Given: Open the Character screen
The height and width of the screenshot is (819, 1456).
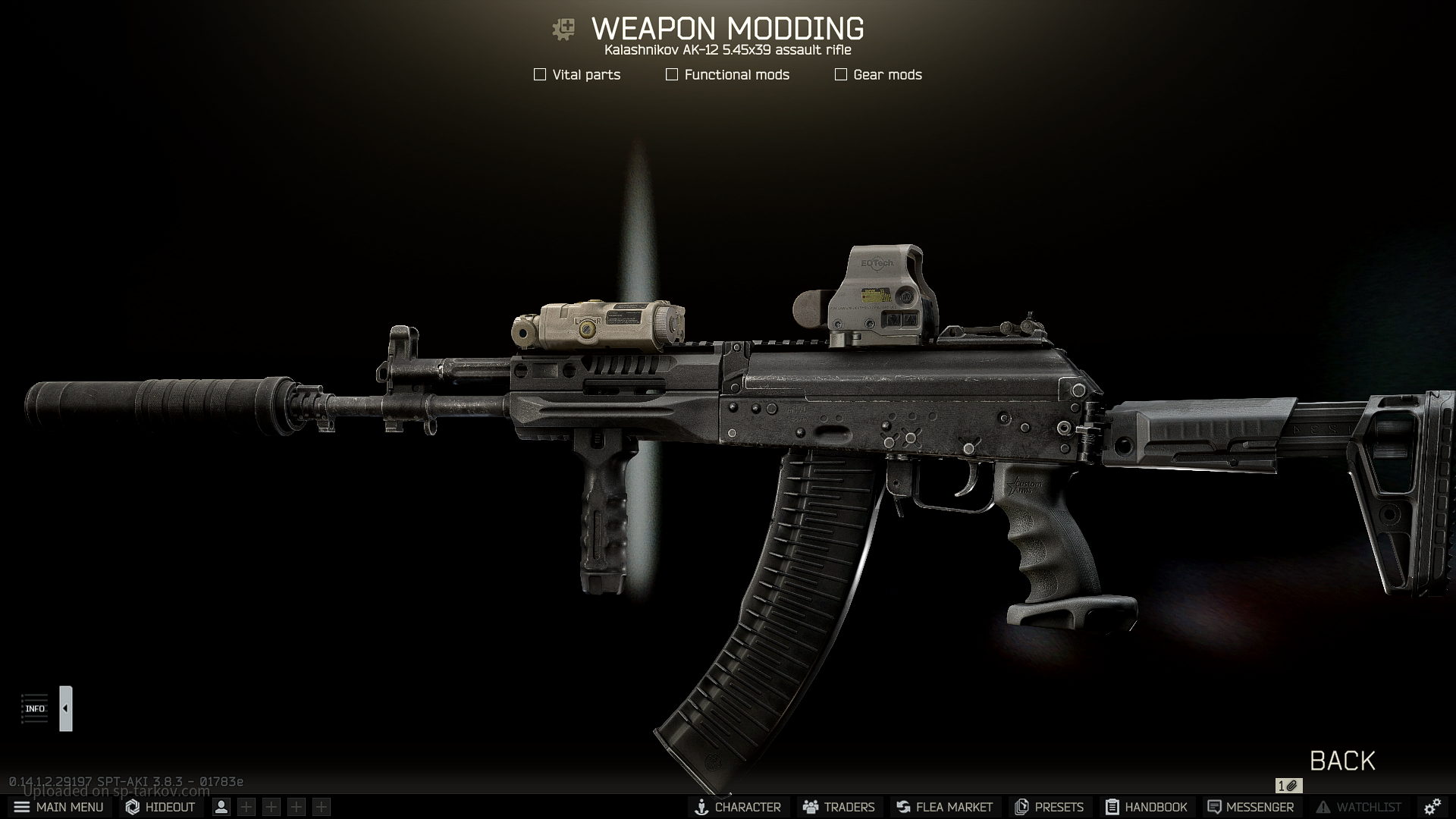Looking at the screenshot, I should click(x=738, y=807).
